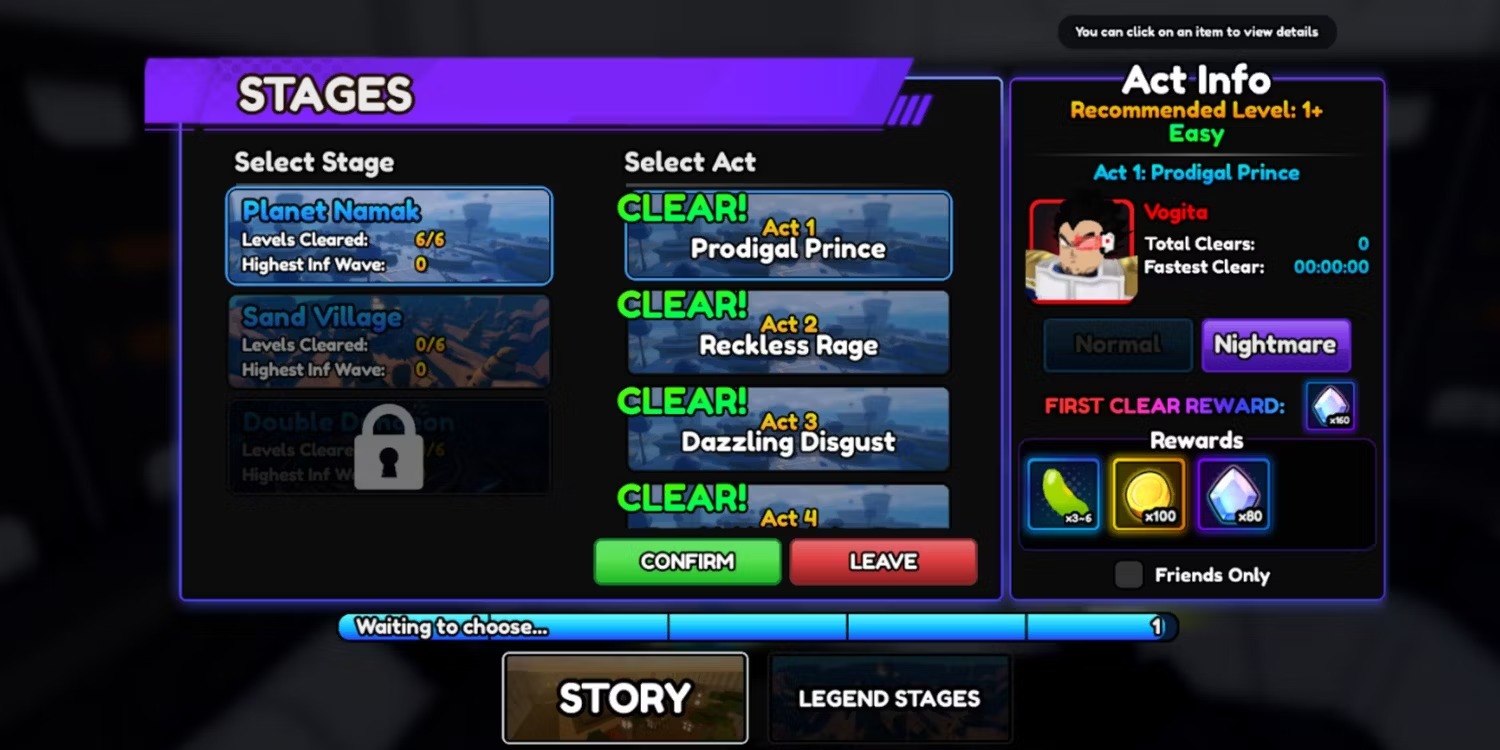
Task: Click the Act 4 cleared banner
Action: tap(786, 510)
